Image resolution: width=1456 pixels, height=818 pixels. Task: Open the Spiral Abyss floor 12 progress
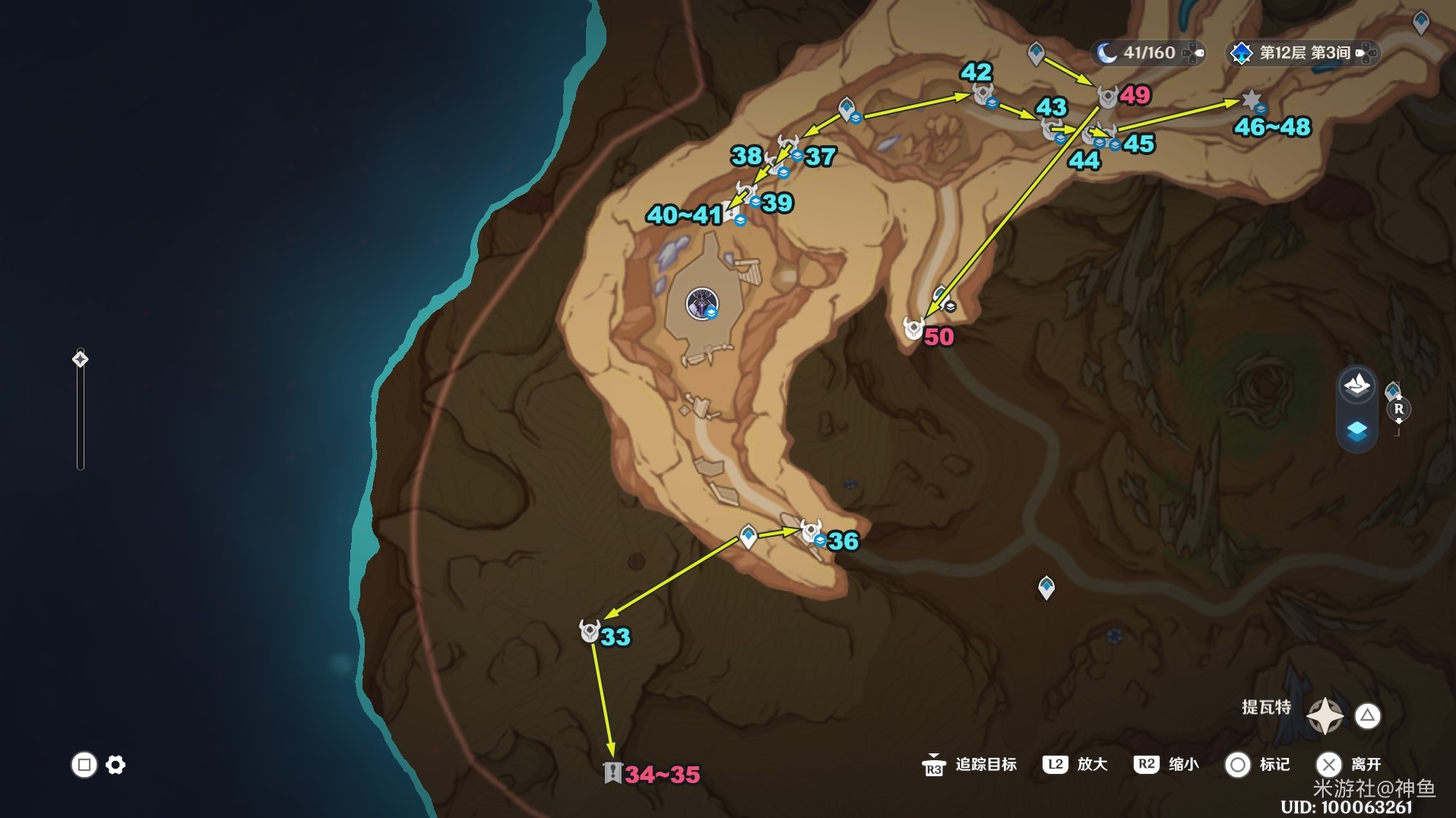point(1302,52)
